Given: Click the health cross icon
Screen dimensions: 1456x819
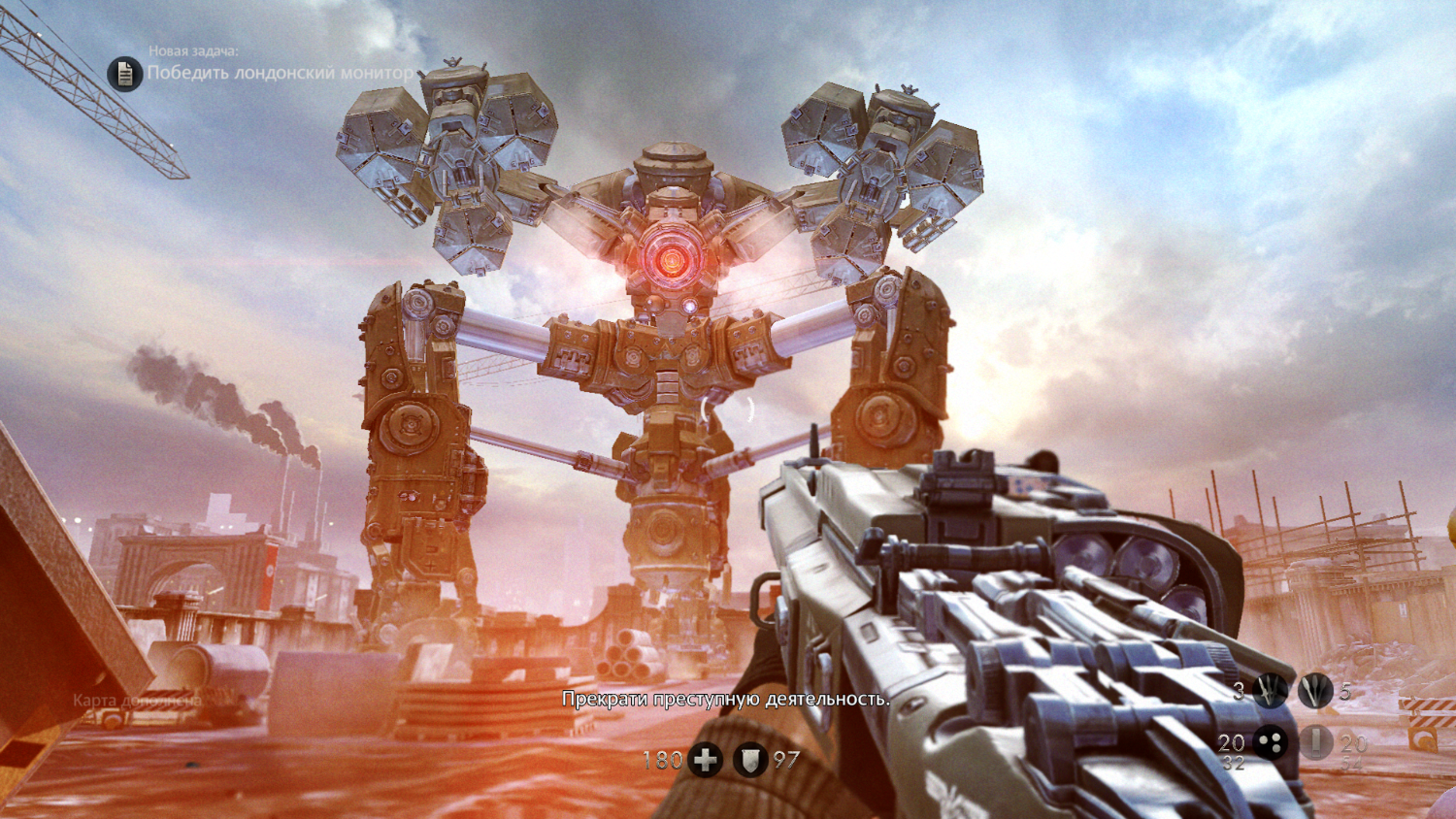Looking at the screenshot, I should coord(706,760).
